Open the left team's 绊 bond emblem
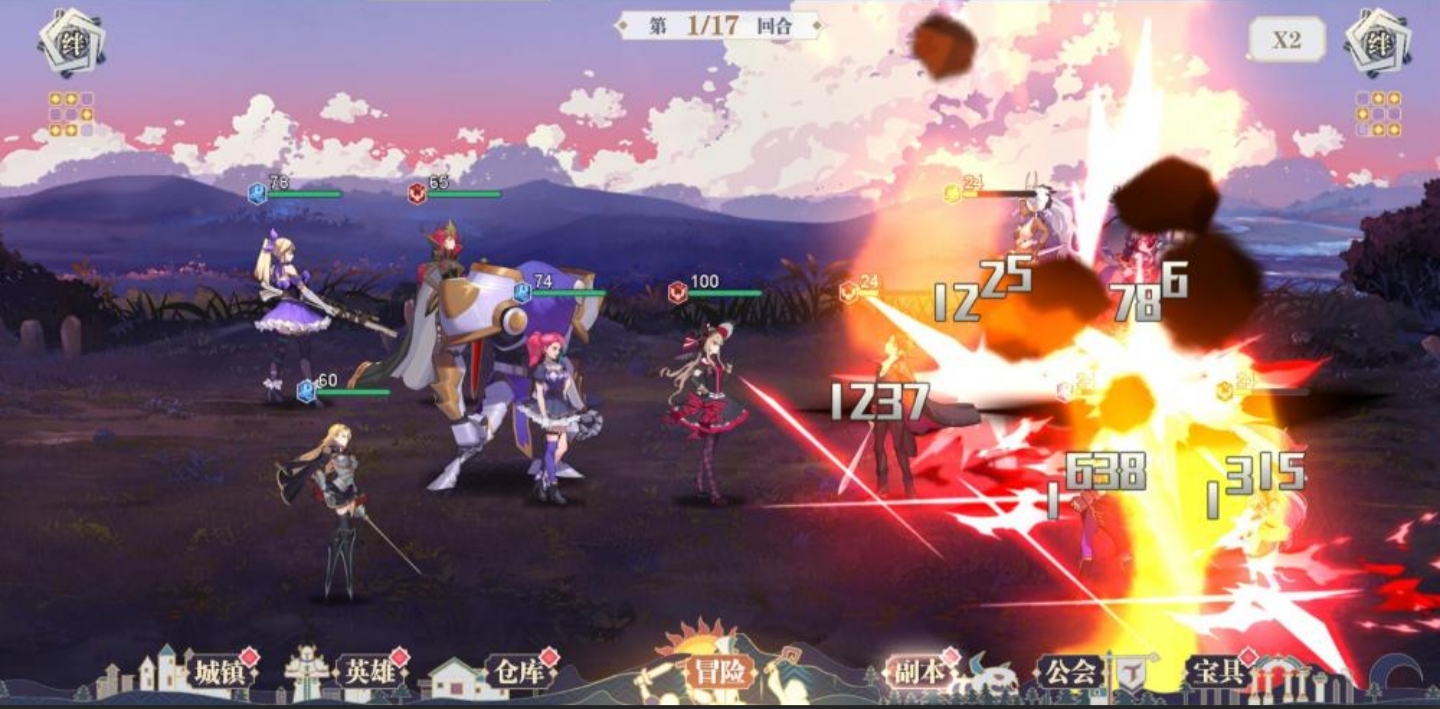Viewport: 1440px width, 709px height. tap(72, 42)
